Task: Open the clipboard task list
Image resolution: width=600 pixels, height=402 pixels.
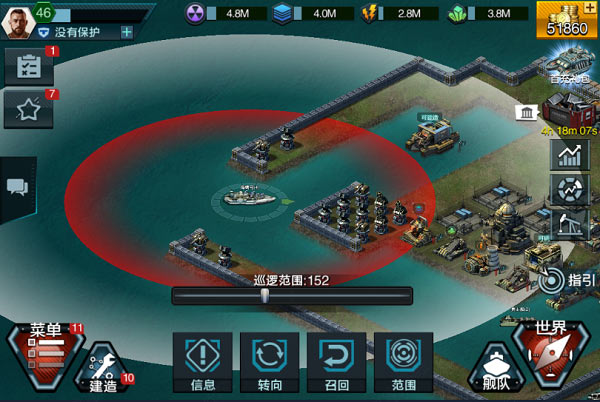Action: 28,66
